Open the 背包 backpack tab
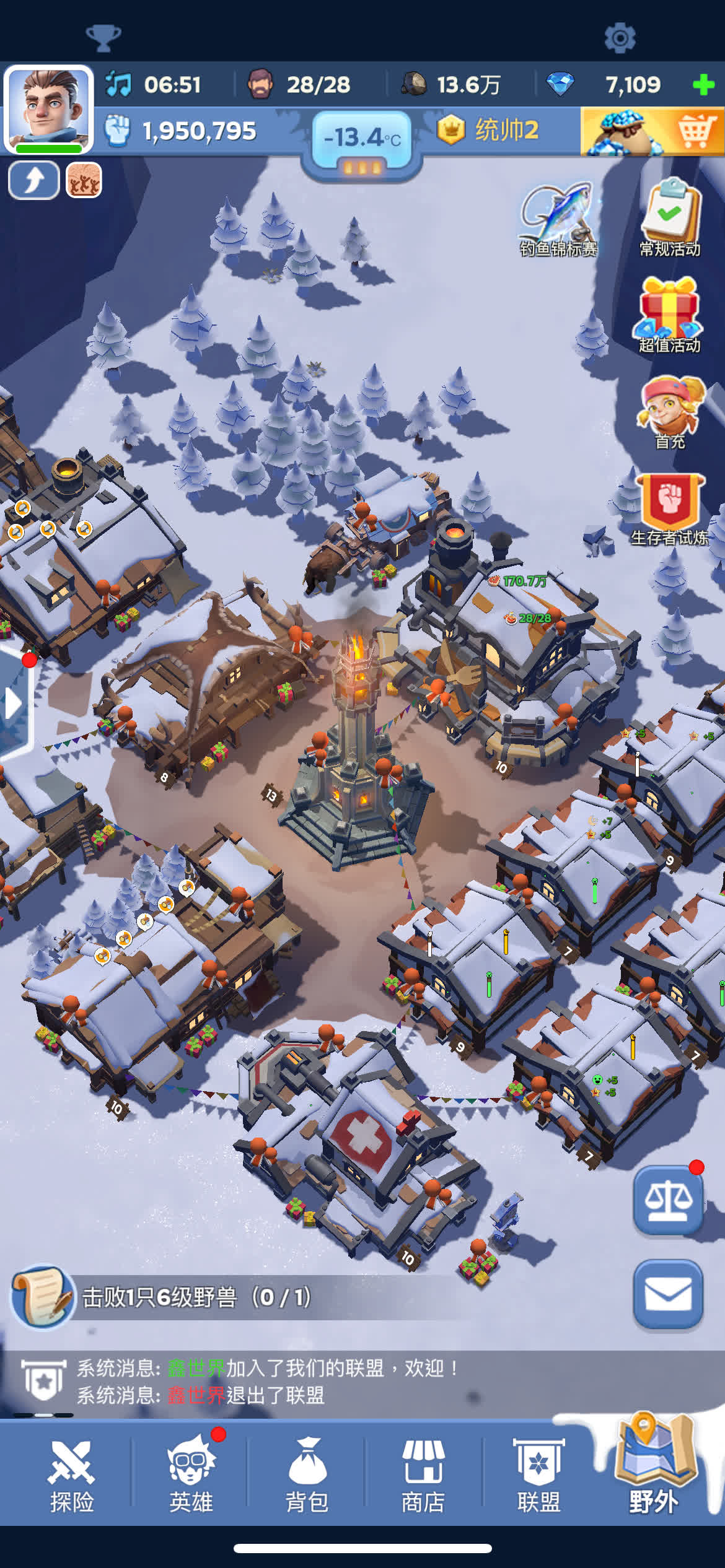This screenshot has width=725, height=1568. click(x=307, y=1476)
